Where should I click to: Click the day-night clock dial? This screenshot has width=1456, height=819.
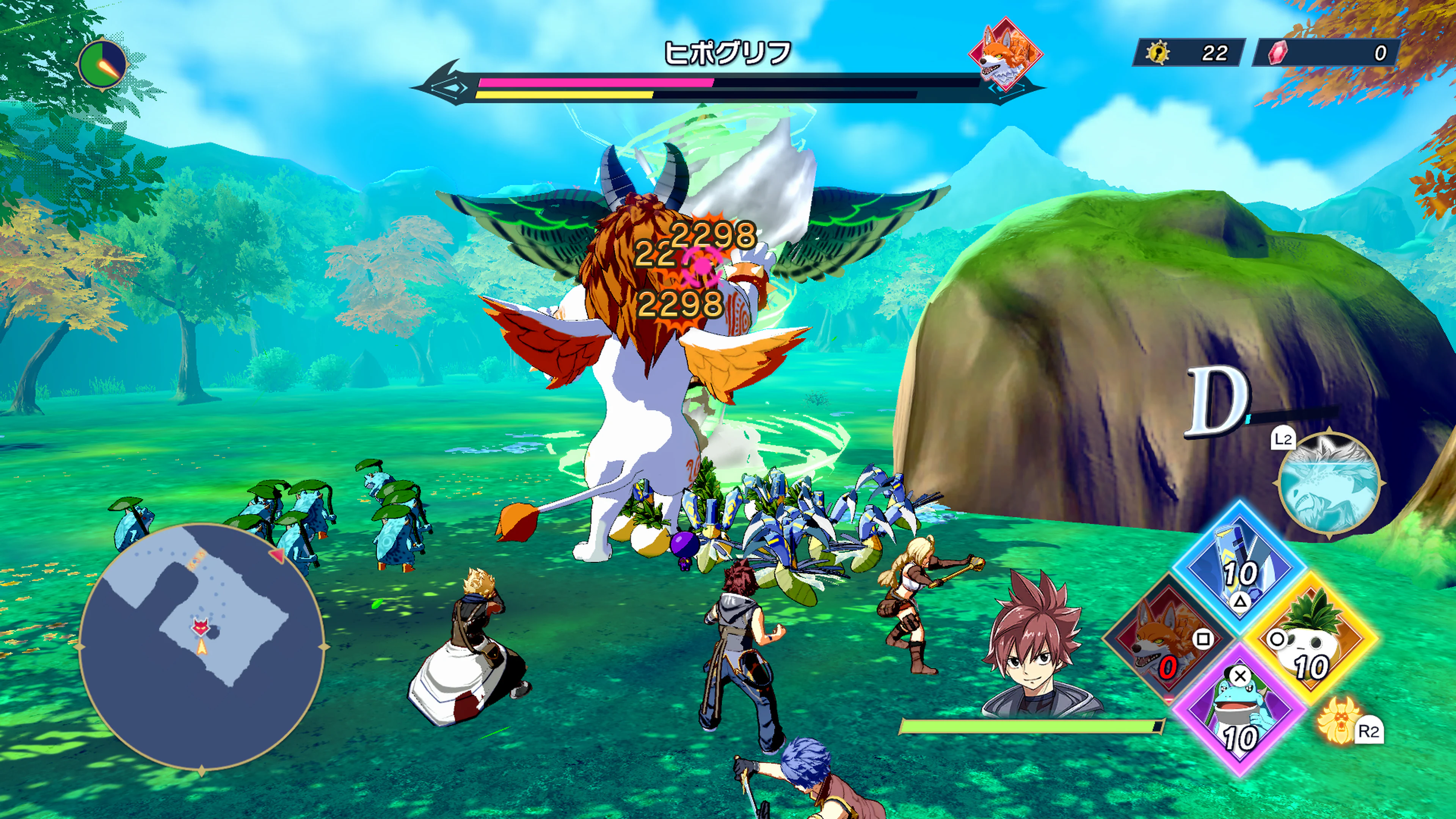pyautogui.click(x=103, y=64)
